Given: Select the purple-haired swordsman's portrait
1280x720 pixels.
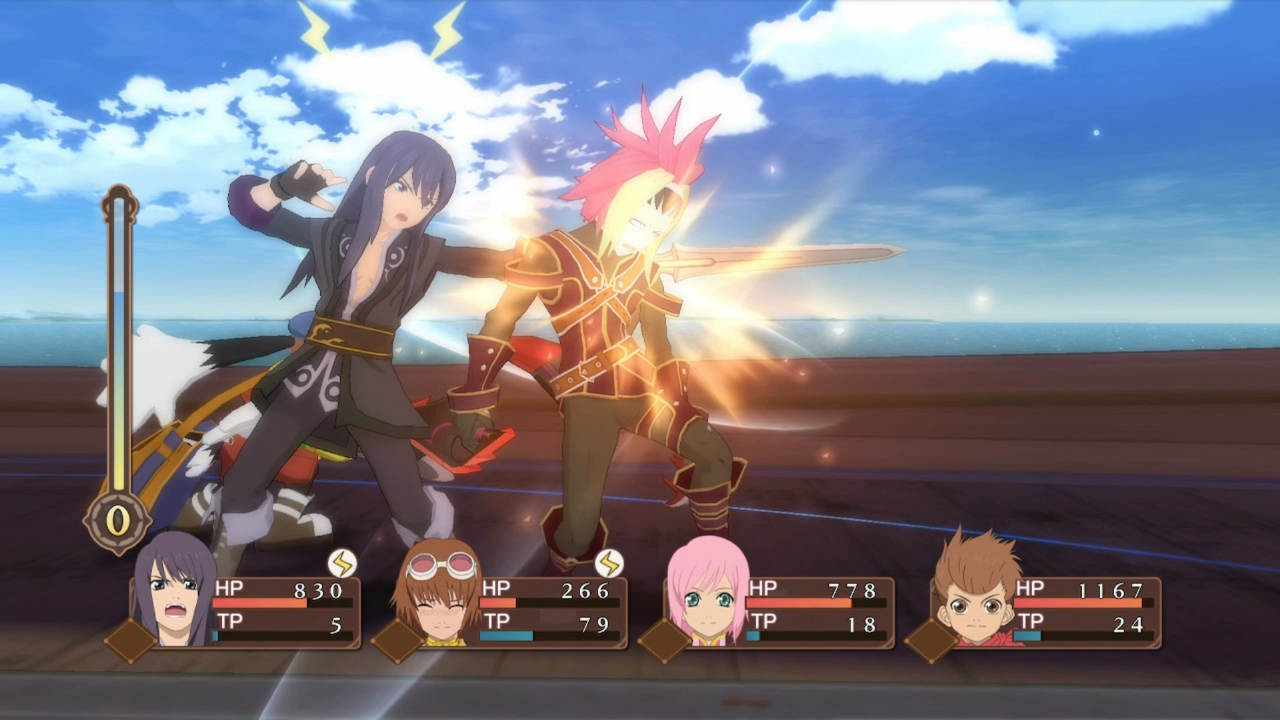Looking at the screenshot, I should [x=174, y=593].
